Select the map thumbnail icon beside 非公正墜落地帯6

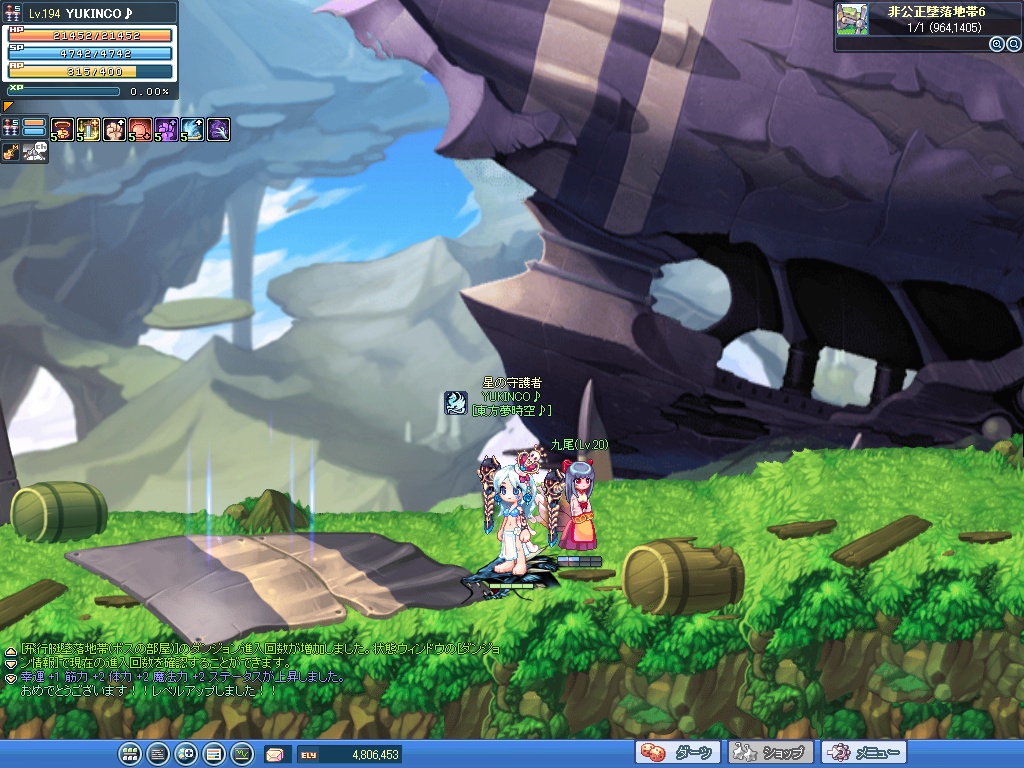[x=852, y=19]
